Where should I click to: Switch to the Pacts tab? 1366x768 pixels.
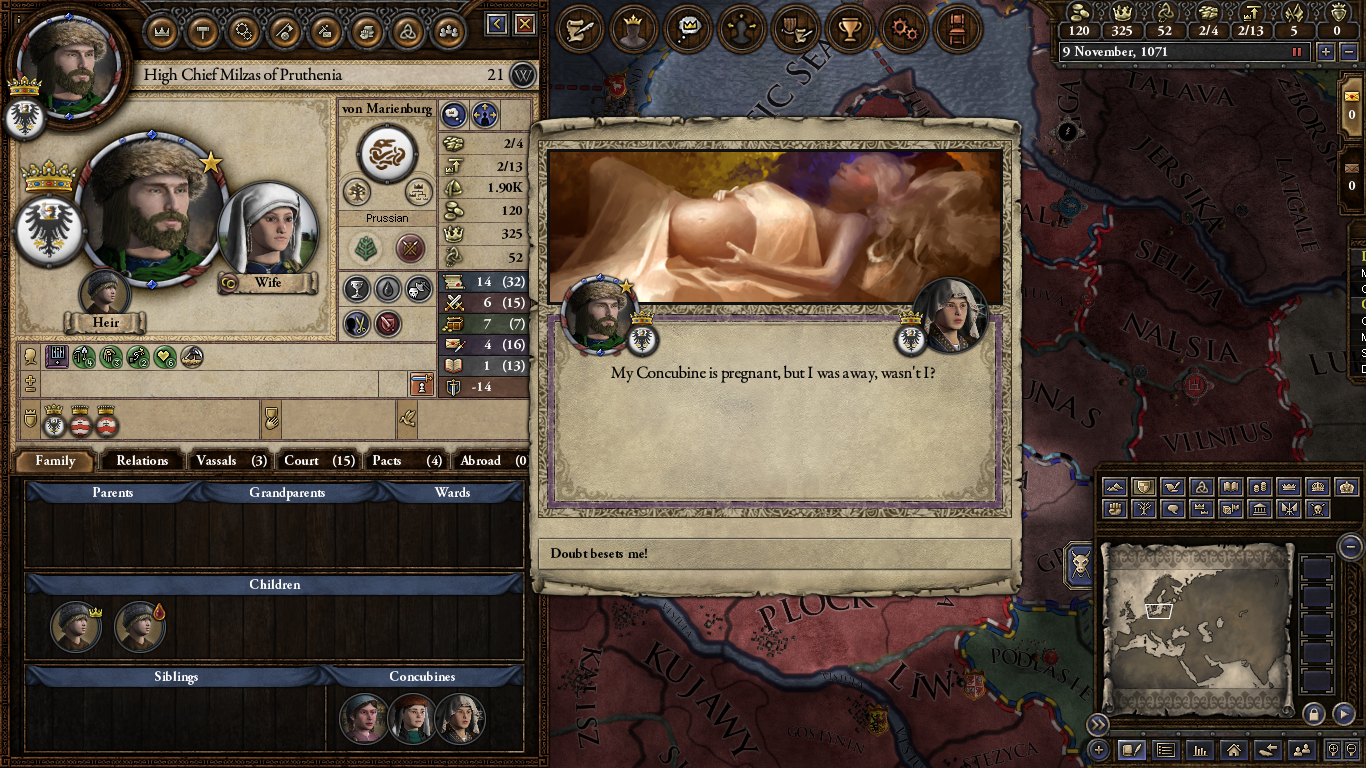click(x=405, y=461)
